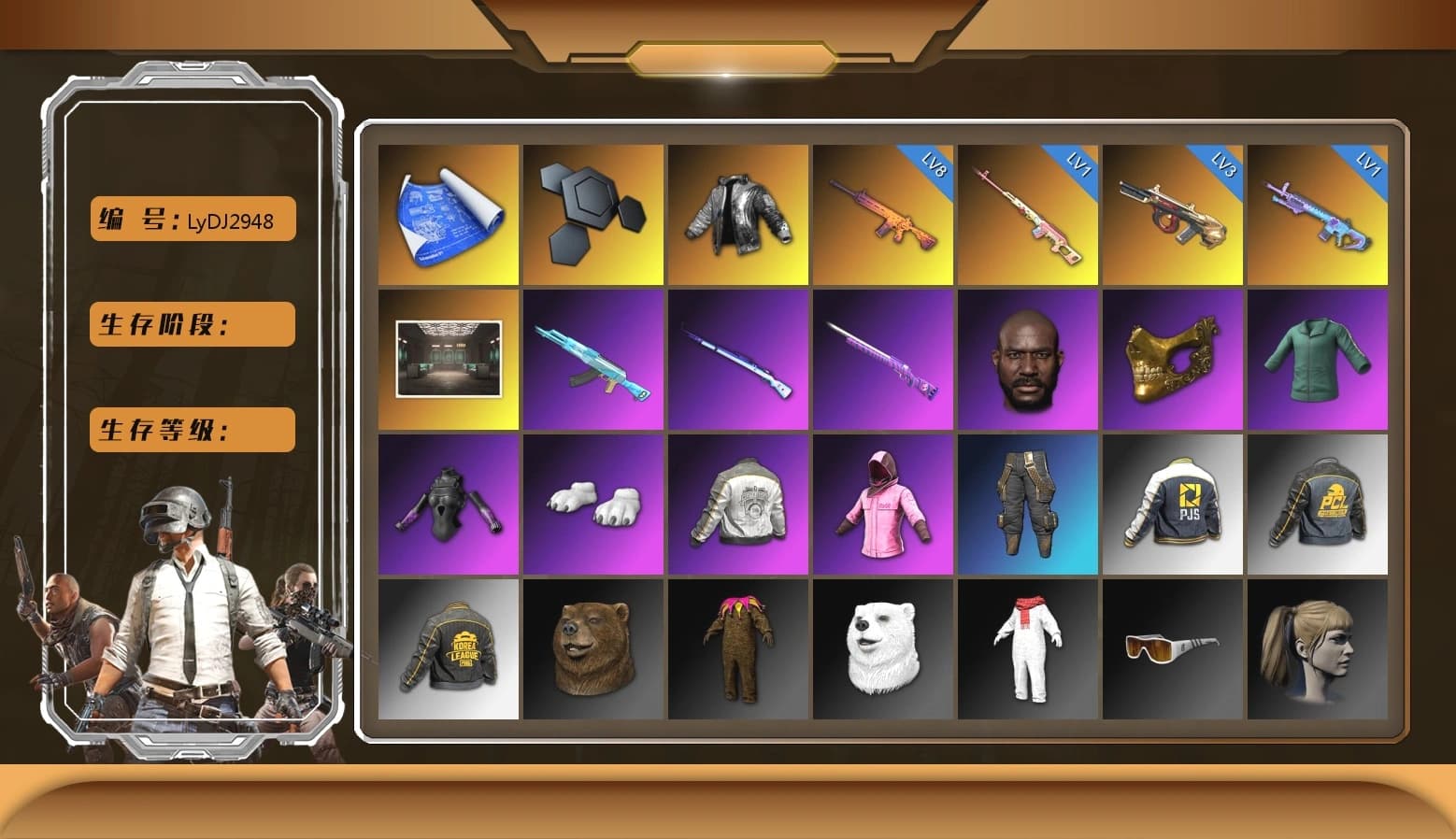Select the blueprint scroll item
This screenshot has width=1456, height=839.
click(x=447, y=213)
